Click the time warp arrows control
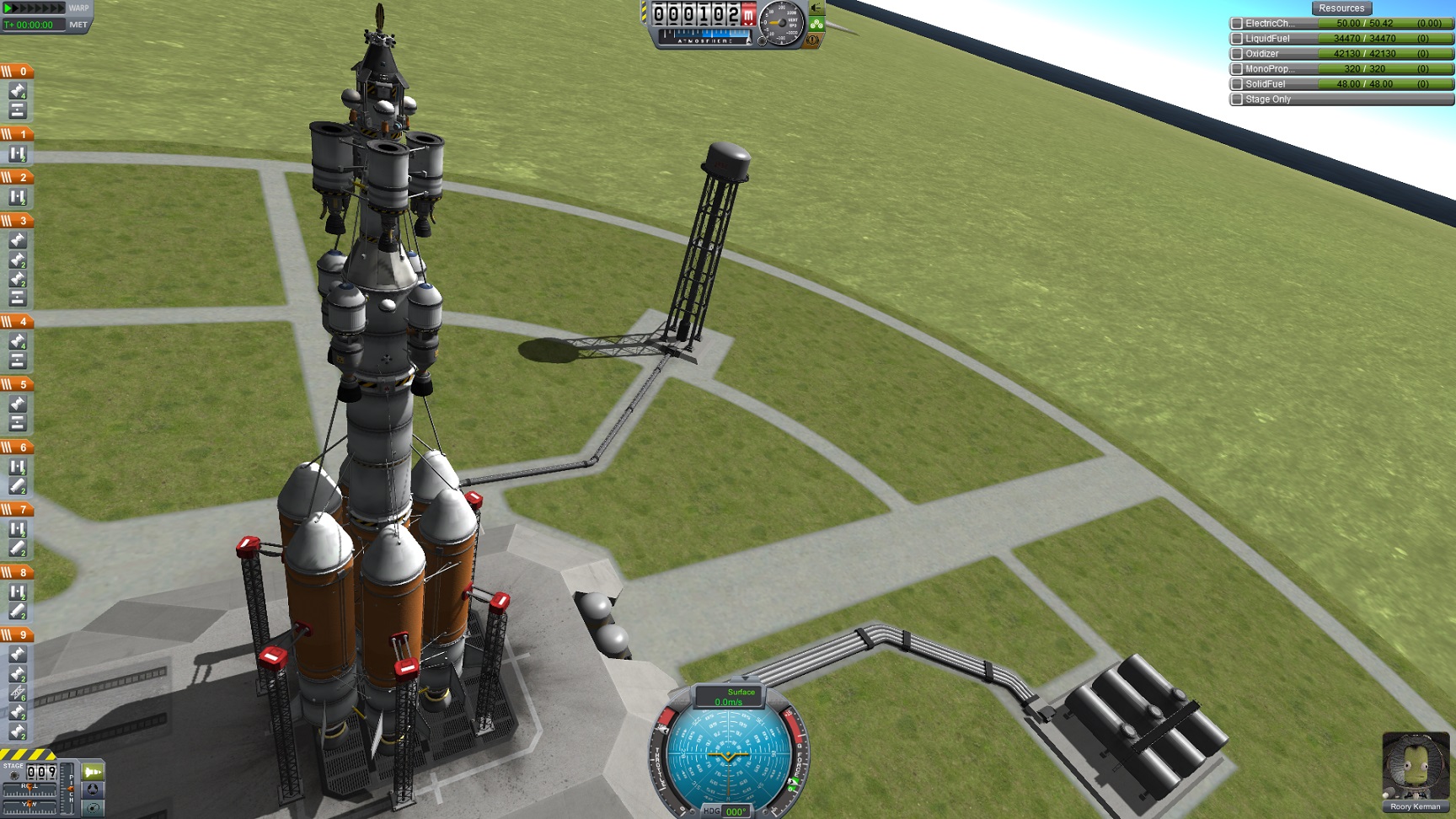Viewport: 1456px width, 819px height. click(34, 8)
